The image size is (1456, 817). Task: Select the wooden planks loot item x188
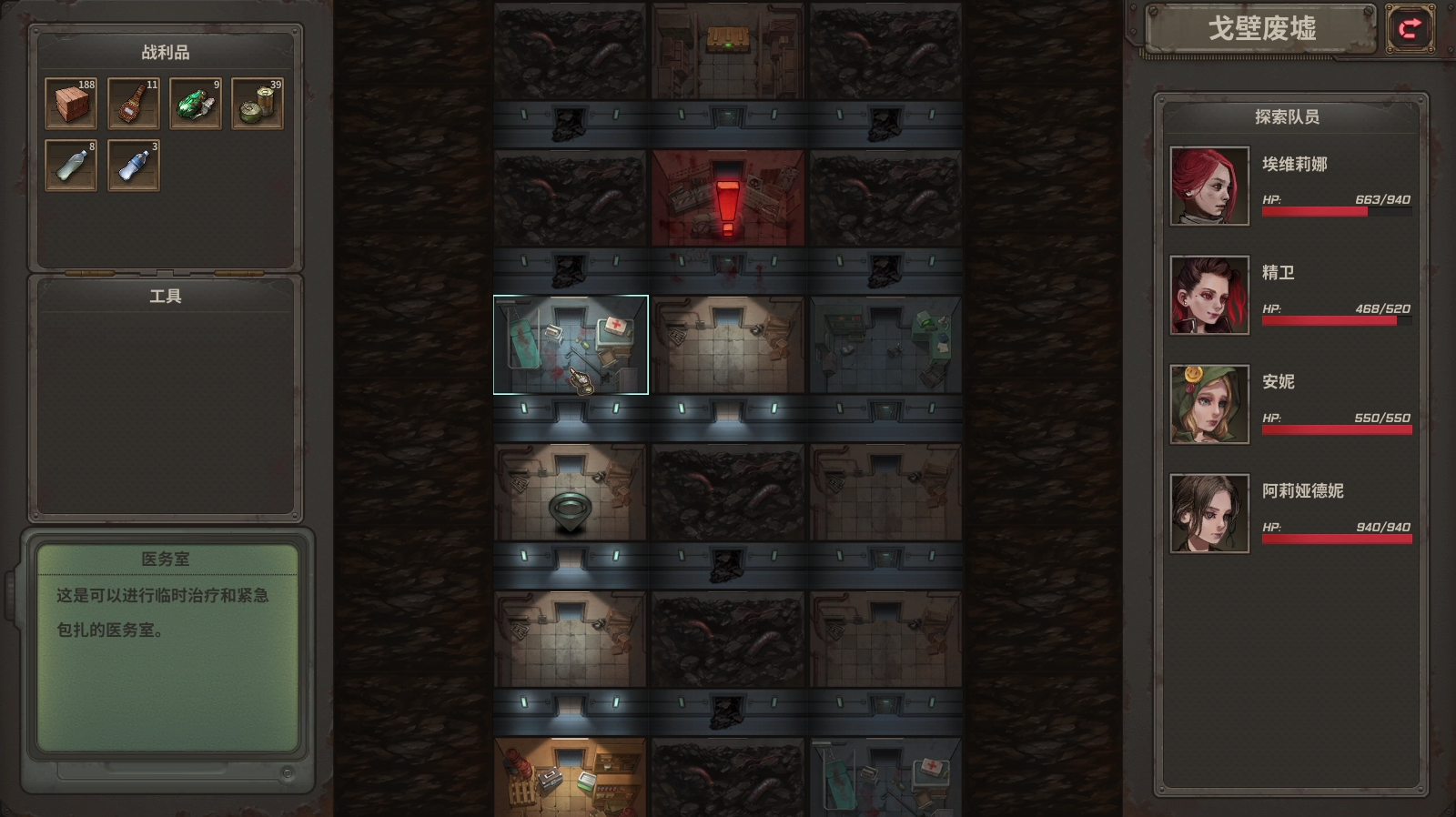[x=71, y=103]
